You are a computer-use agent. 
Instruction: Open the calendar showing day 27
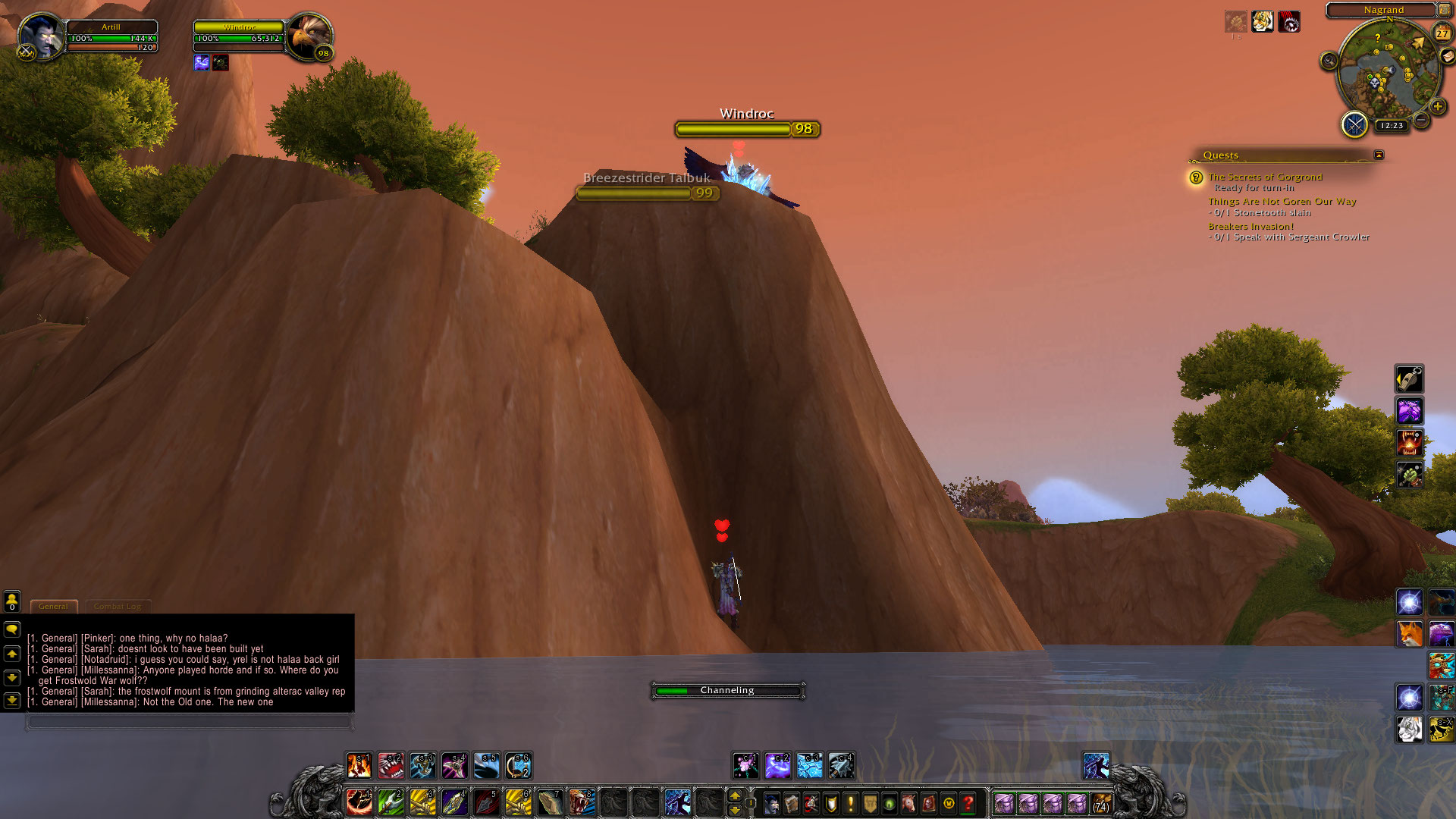(x=1442, y=33)
